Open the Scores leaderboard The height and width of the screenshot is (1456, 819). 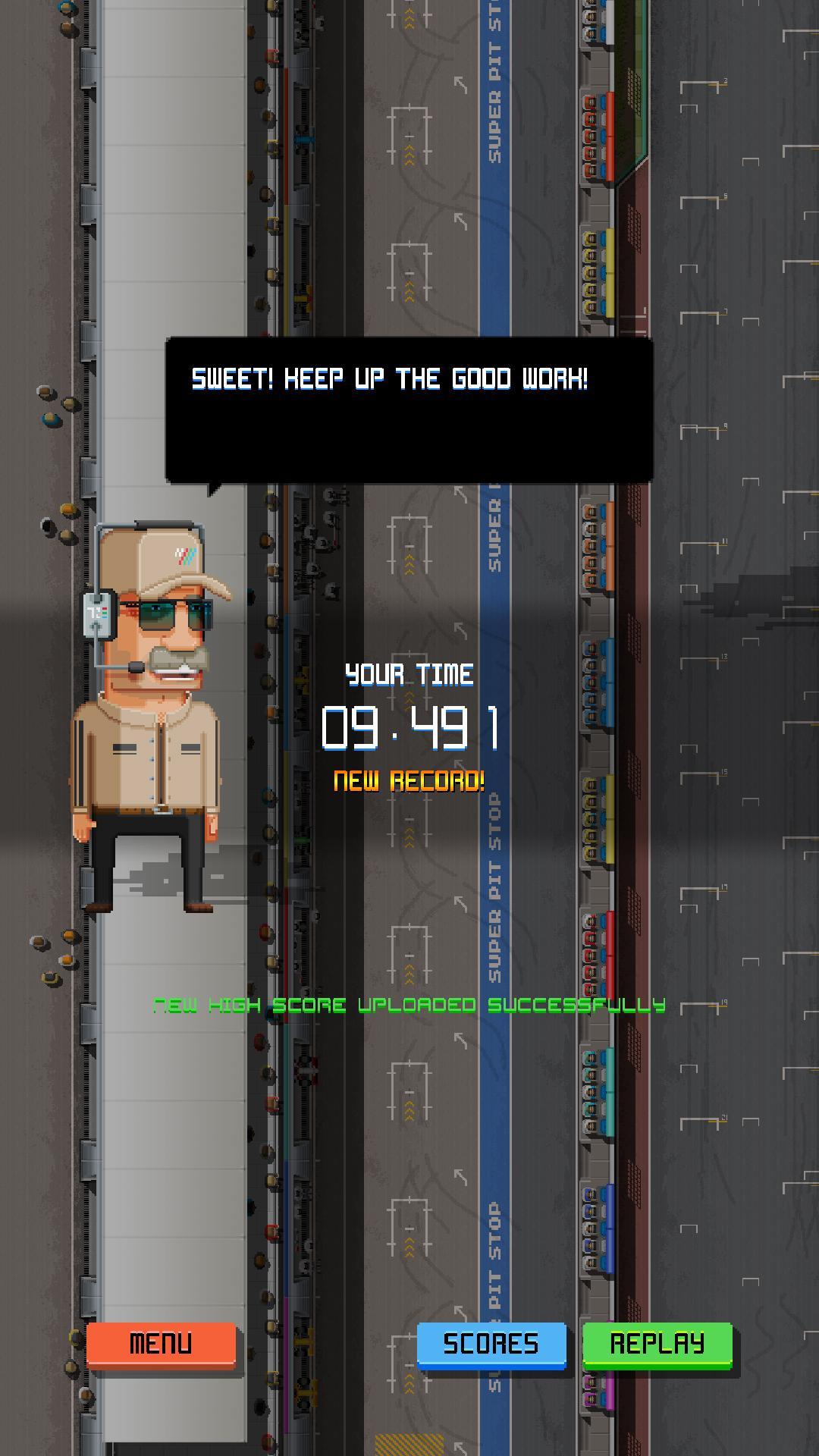[x=491, y=1344]
